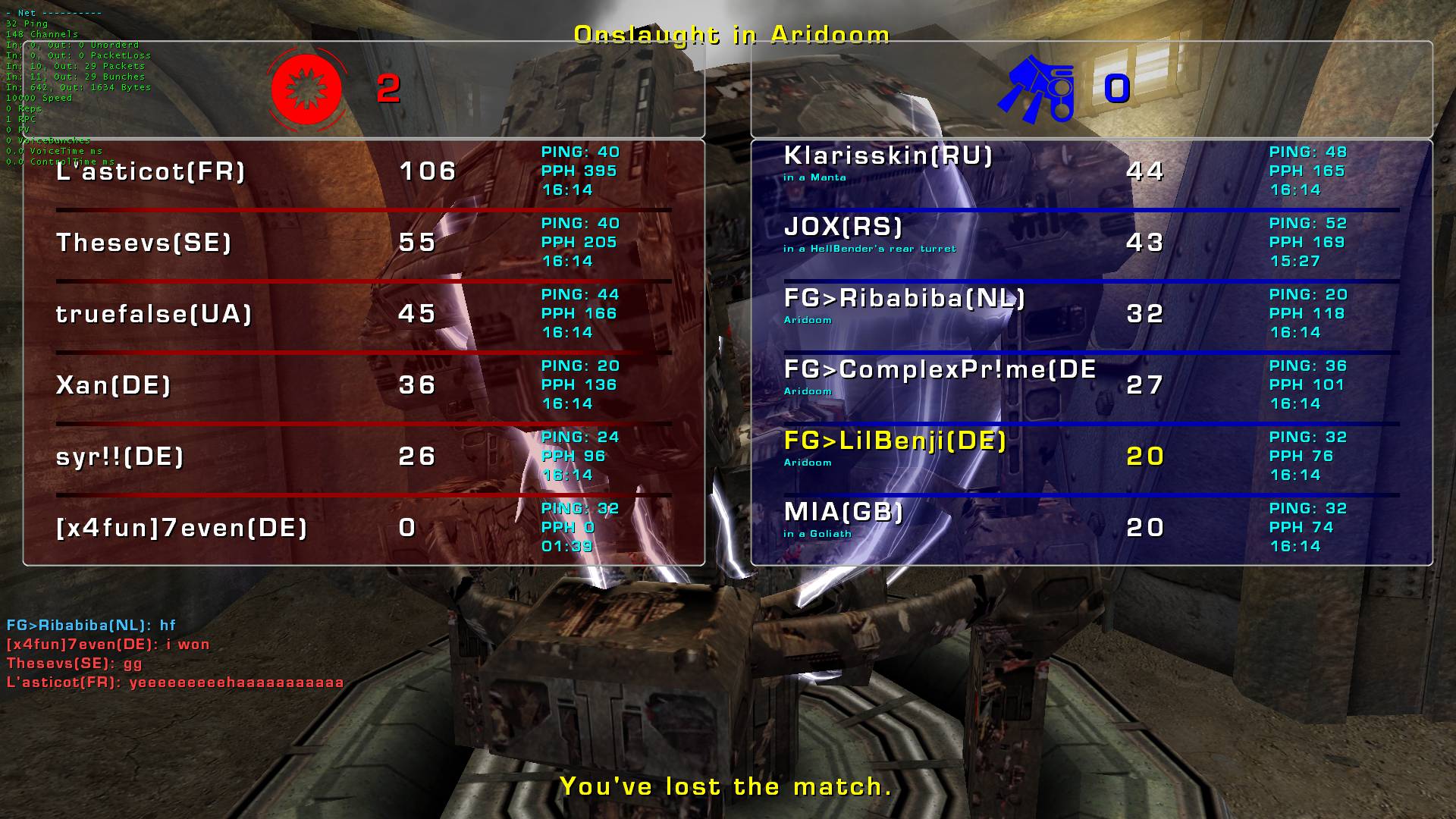This screenshot has height=819, width=1456.
Task: Choose JOX(RS) player entry
Action: pyautogui.click(x=843, y=227)
